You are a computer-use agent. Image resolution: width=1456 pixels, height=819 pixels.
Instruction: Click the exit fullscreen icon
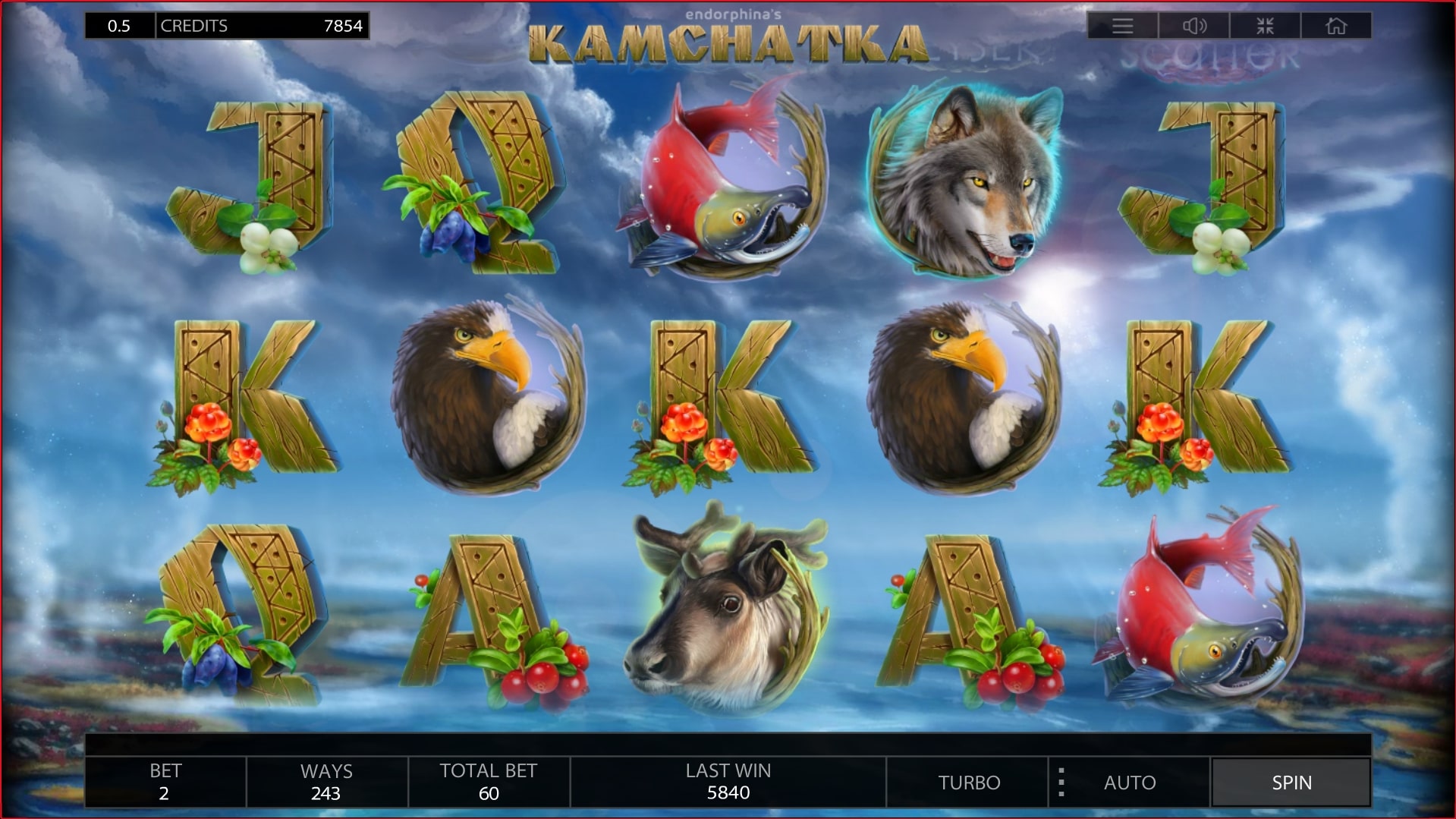coord(1264,25)
